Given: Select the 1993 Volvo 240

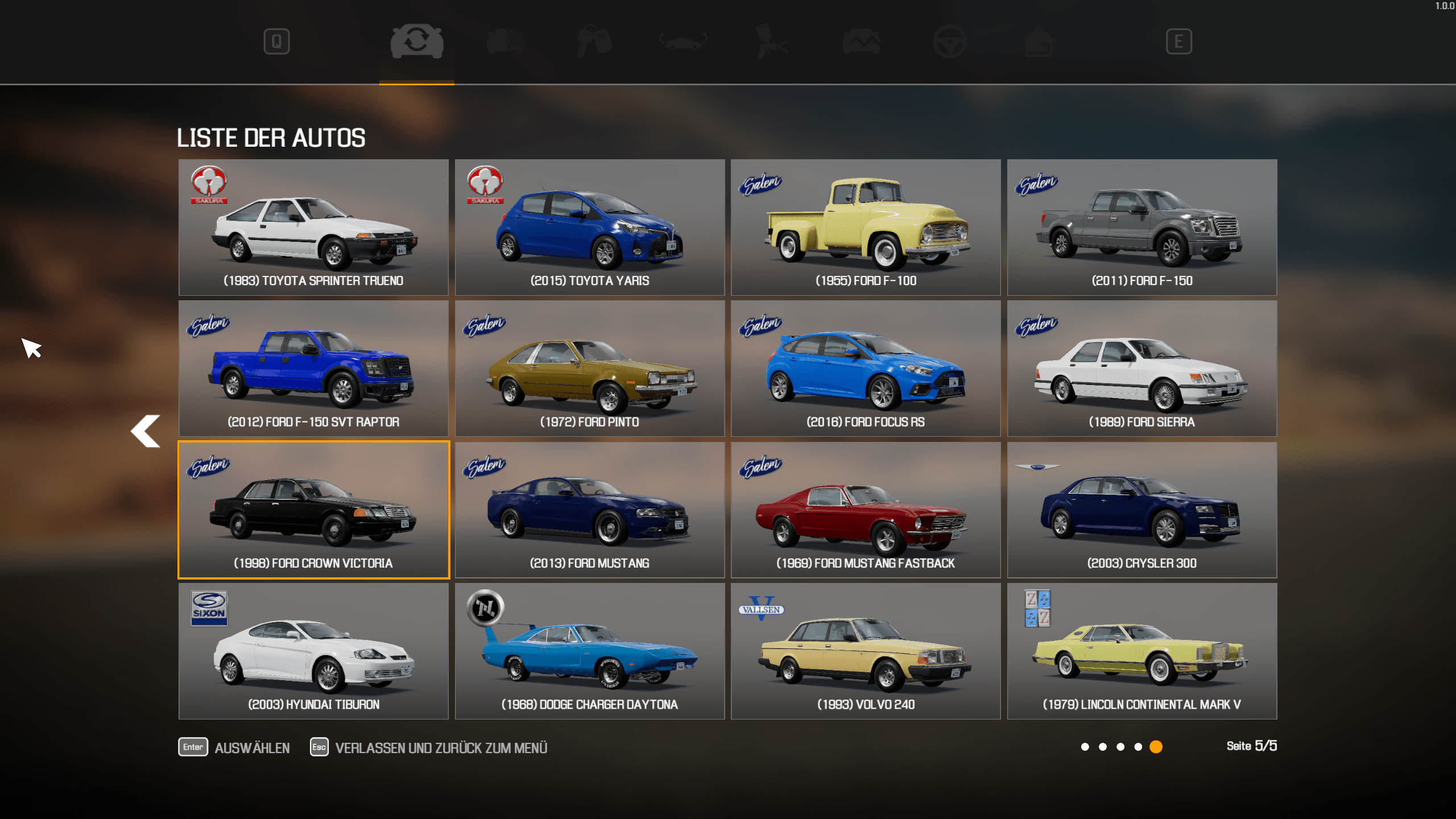Looking at the screenshot, I should 865,652.
